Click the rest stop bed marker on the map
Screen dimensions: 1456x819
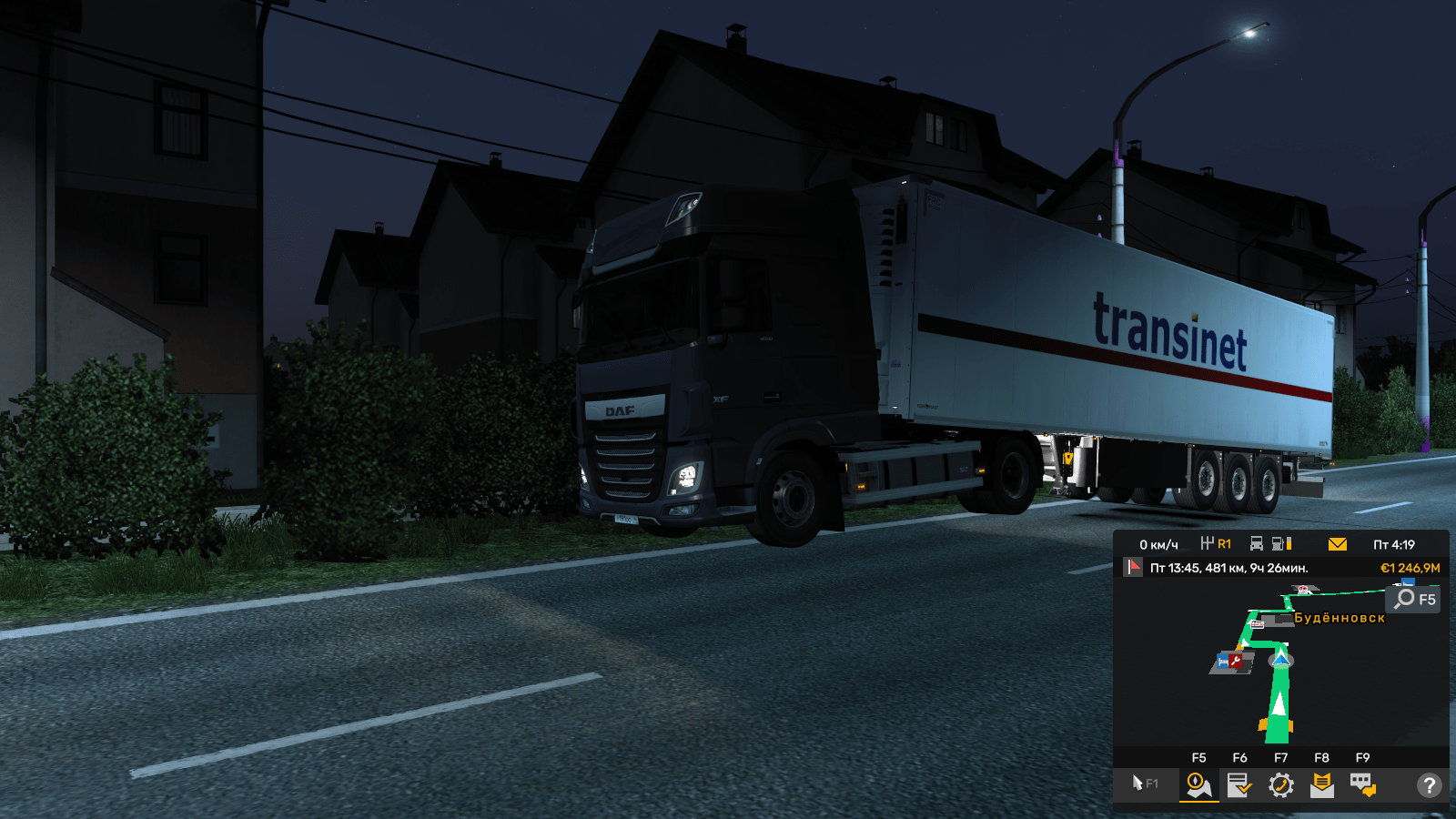(x=1222, y=662)
